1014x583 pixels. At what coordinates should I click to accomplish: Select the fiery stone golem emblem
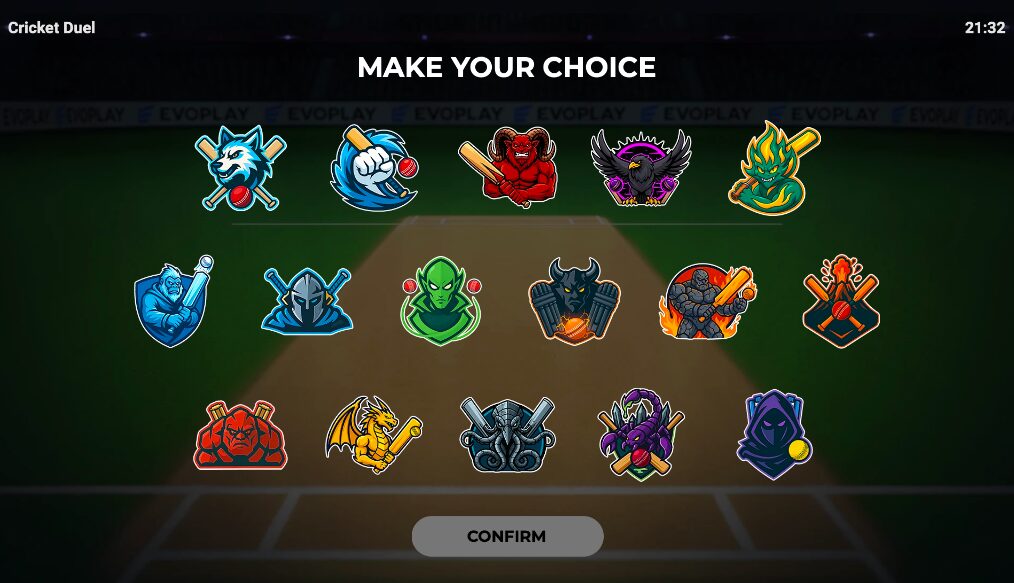[x=707, y=301]
